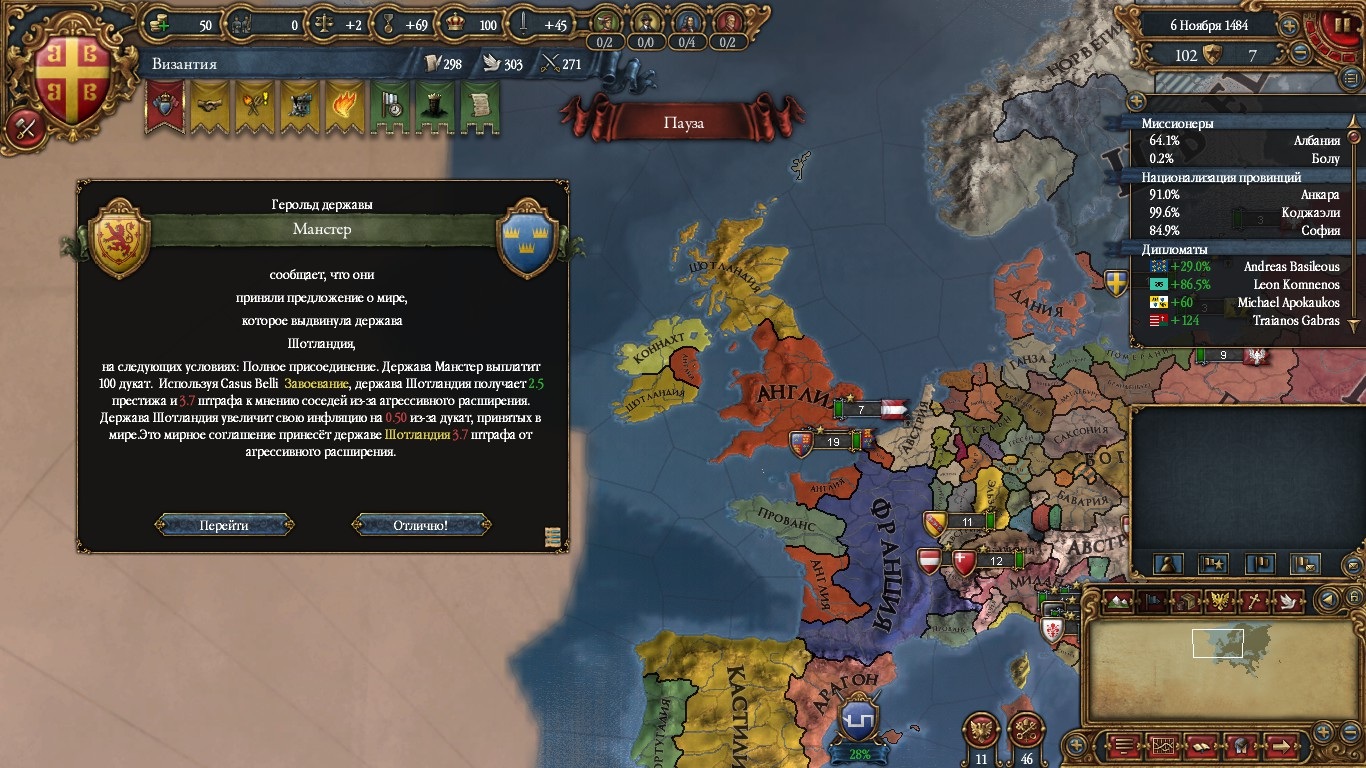
Task: Increase game speed with the plus button
Action: (1290, 26)
